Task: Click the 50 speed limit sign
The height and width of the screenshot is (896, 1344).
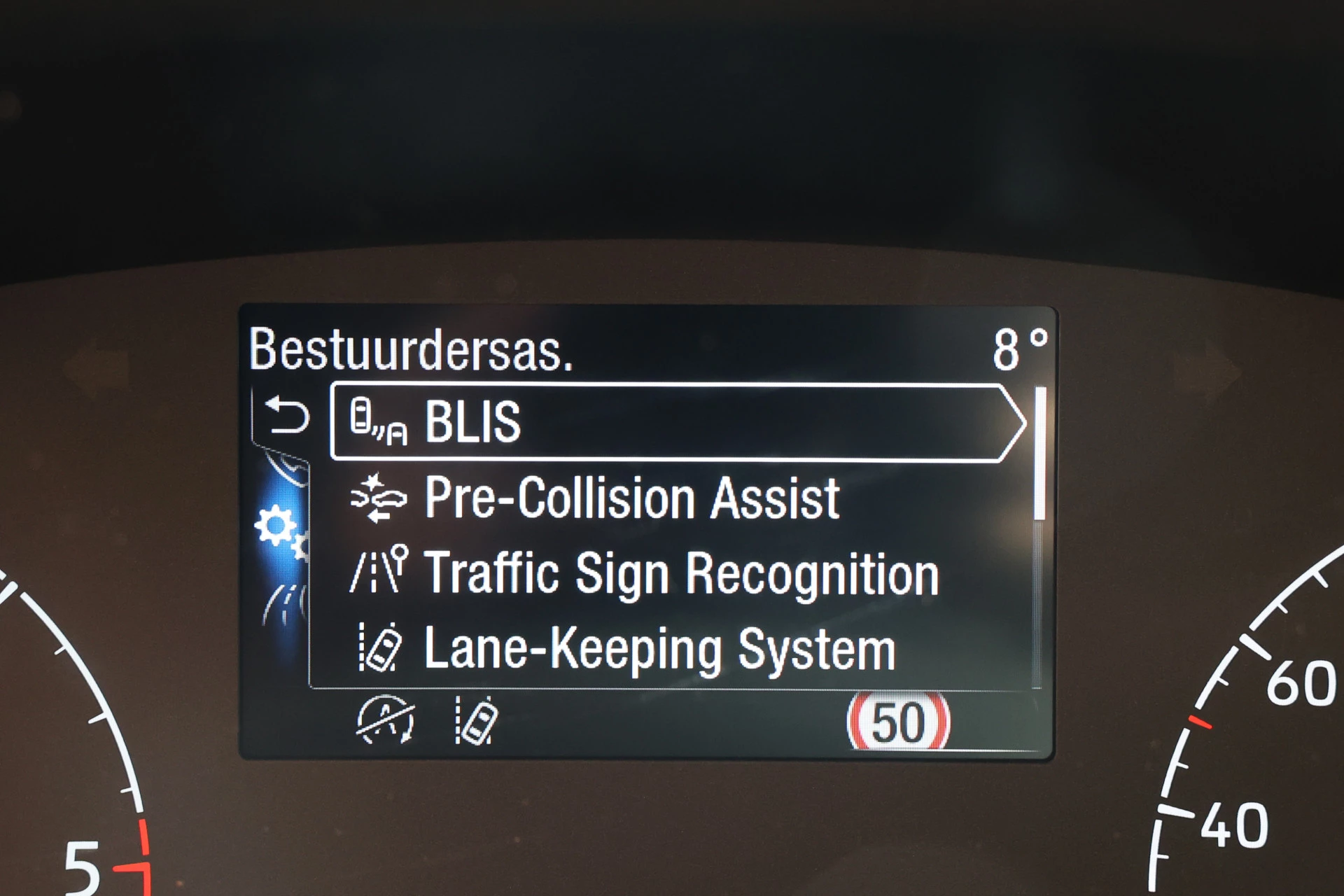Action: [x=898, y=722]
